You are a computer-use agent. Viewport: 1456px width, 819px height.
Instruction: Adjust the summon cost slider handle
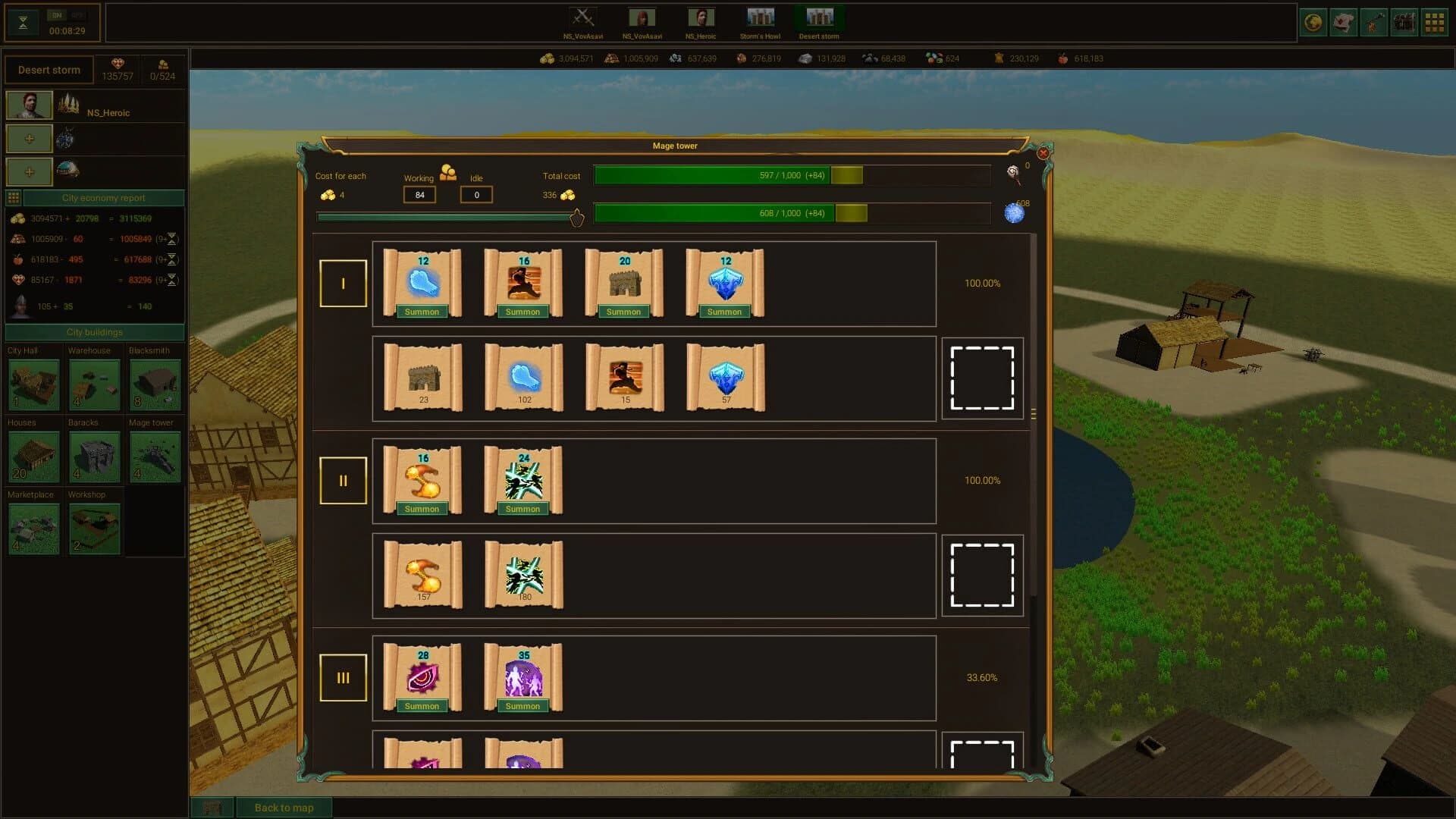tap(577, 218)
